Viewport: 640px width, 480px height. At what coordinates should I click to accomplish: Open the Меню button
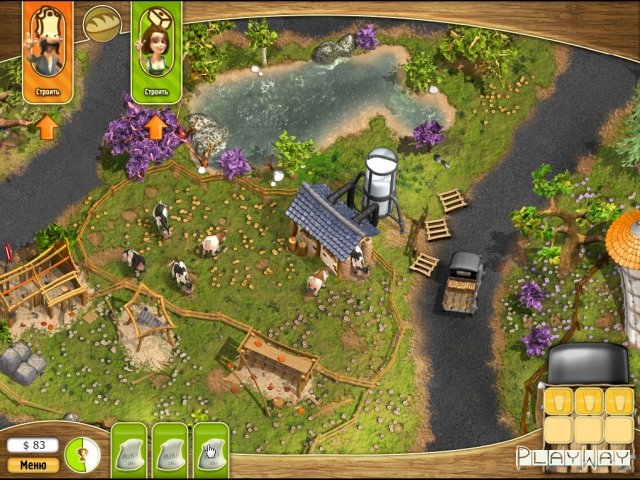point(33,464)
